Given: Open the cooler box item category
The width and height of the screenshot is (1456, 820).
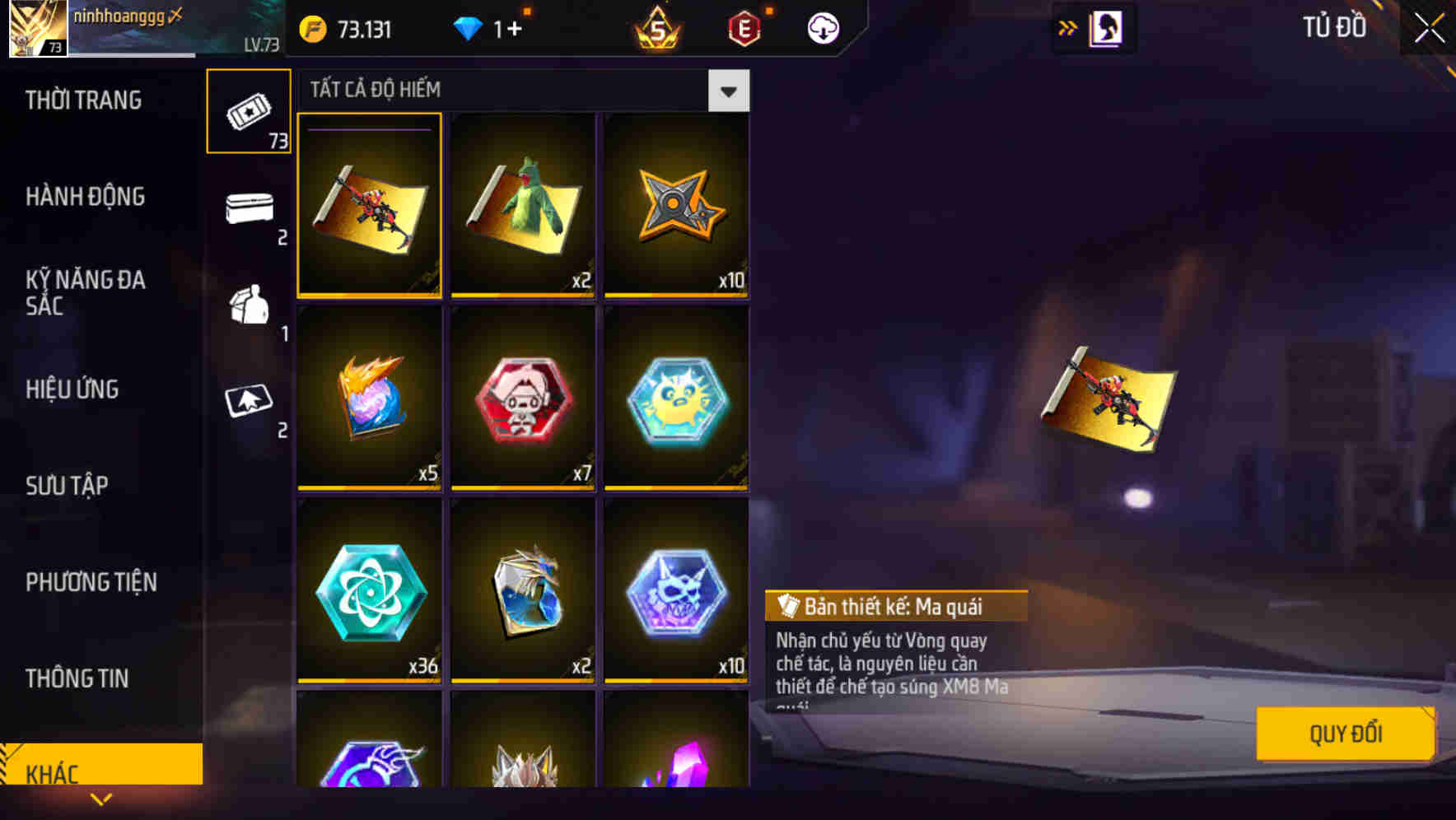Looking at the screenshot, I should [x=248, y=209].
